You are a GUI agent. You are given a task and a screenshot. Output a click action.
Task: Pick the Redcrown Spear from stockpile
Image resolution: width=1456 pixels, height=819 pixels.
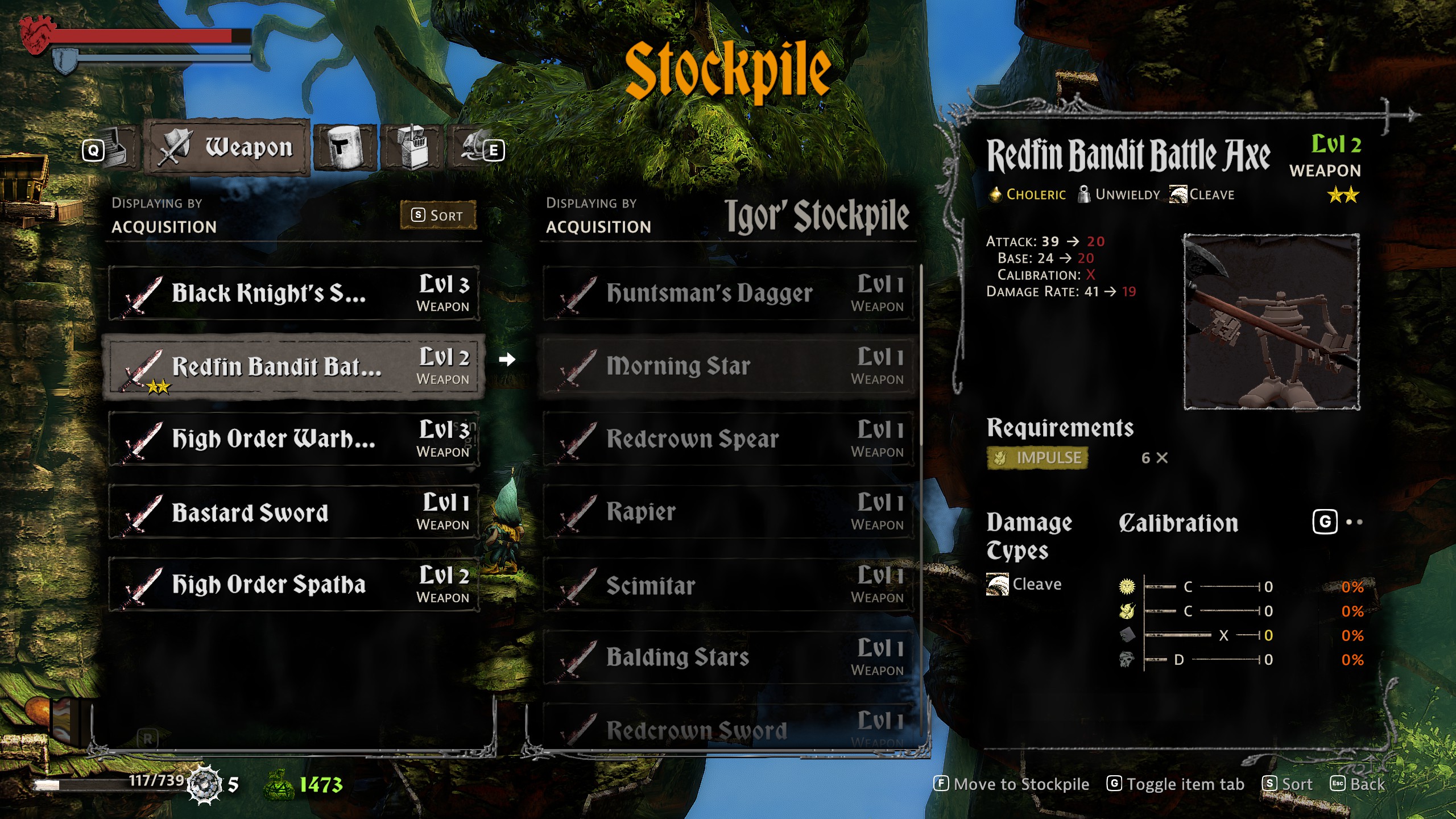[x=728, y=439]
